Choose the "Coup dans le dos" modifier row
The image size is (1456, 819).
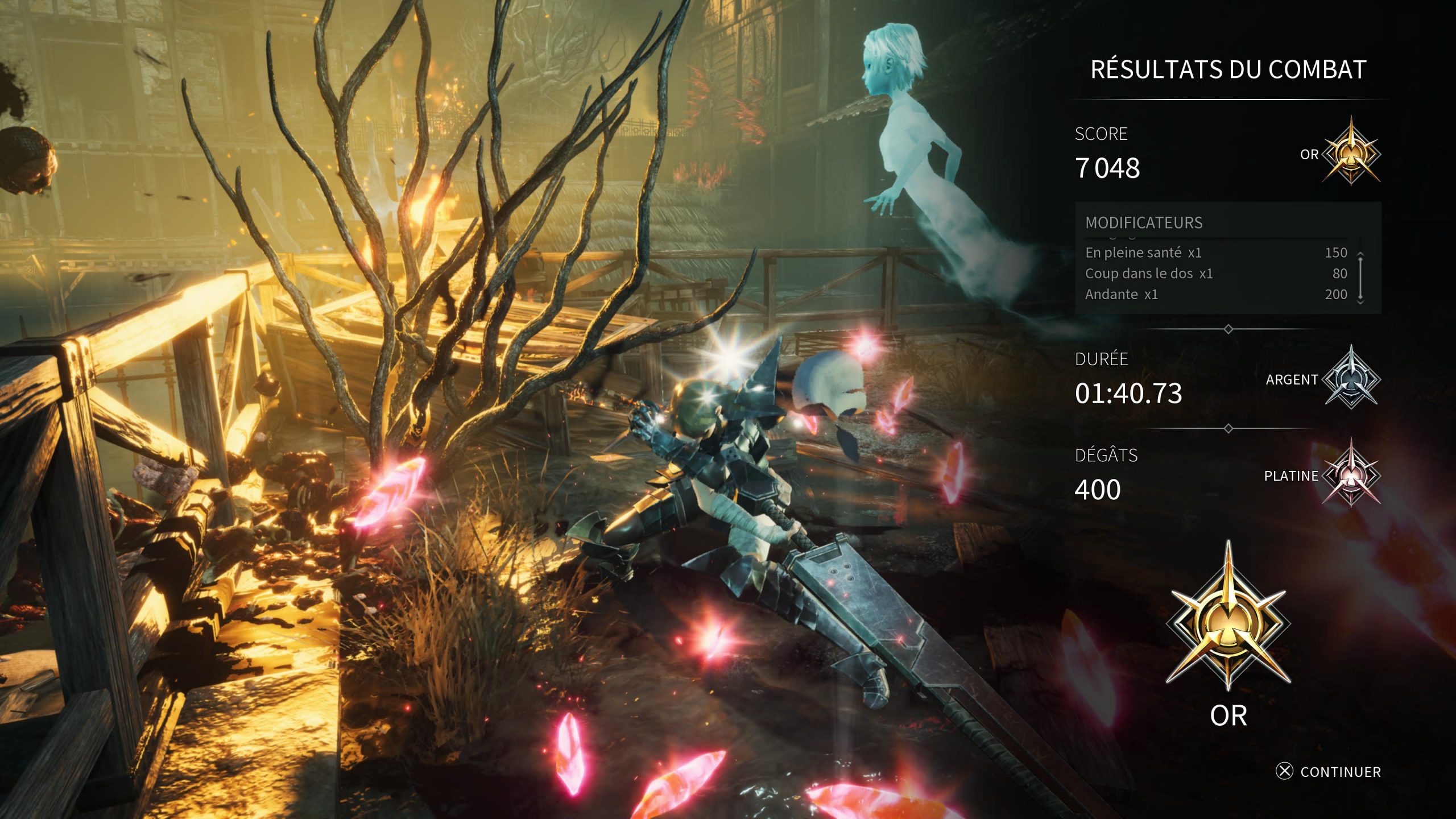click(1216, 274)
